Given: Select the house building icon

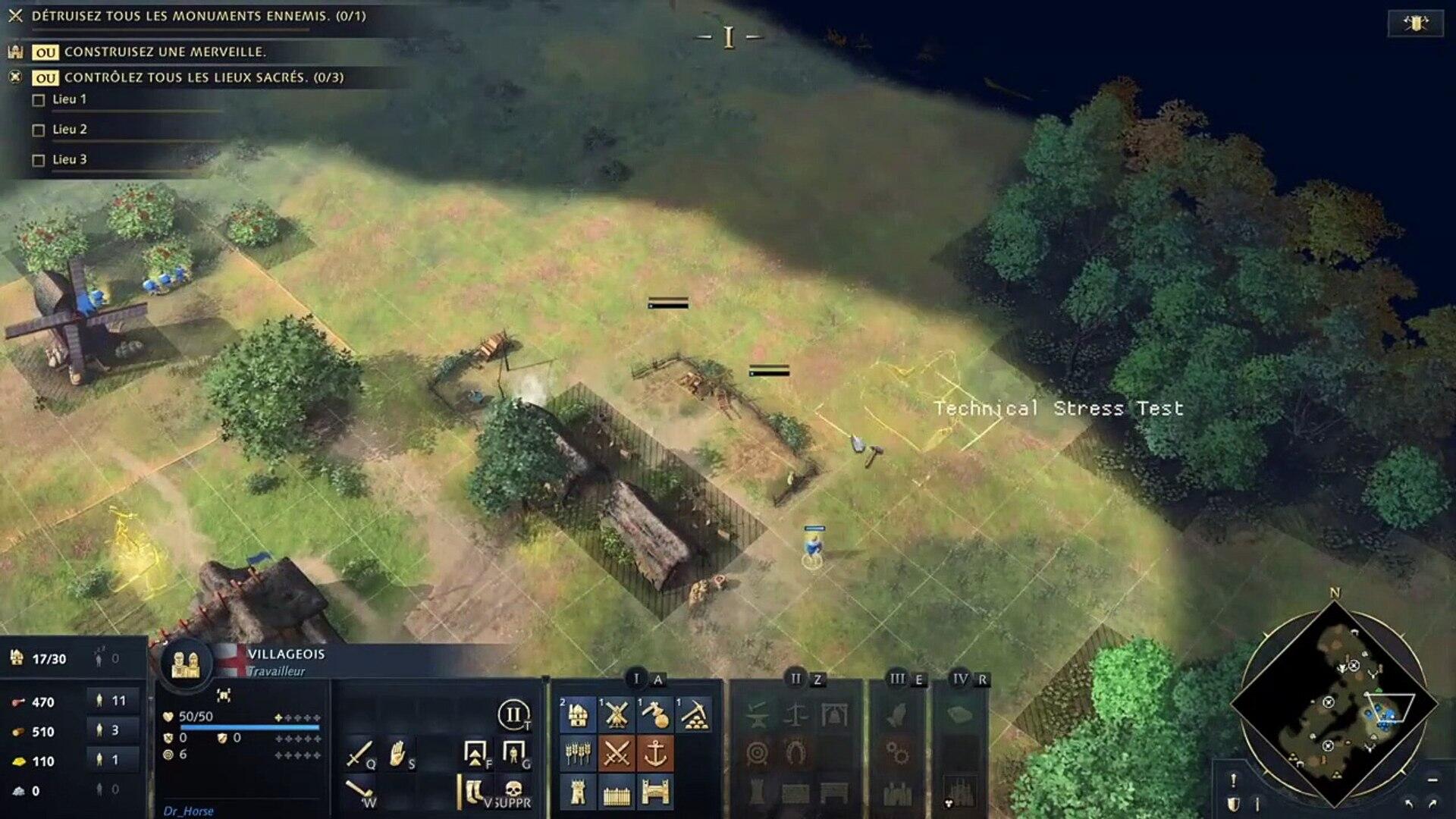Looking at the screenshot, I should click(578, 714).
